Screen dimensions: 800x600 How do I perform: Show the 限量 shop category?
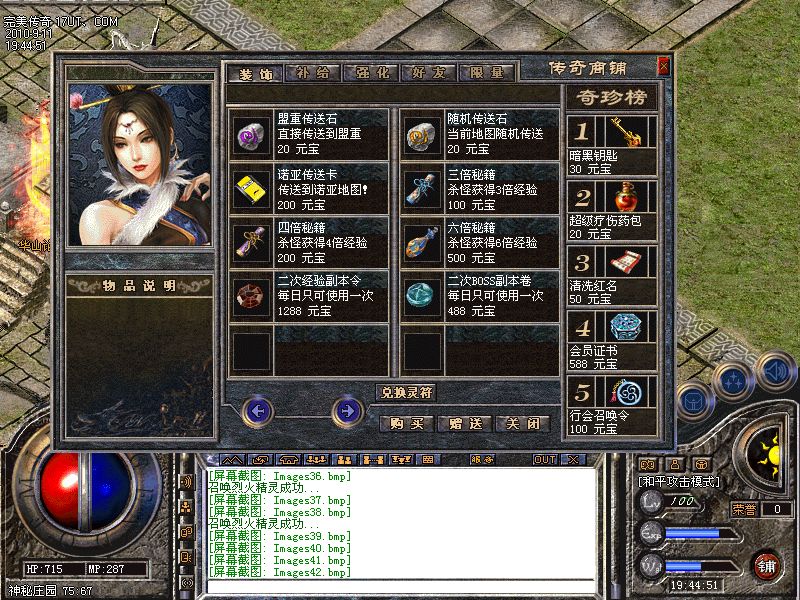488,72
